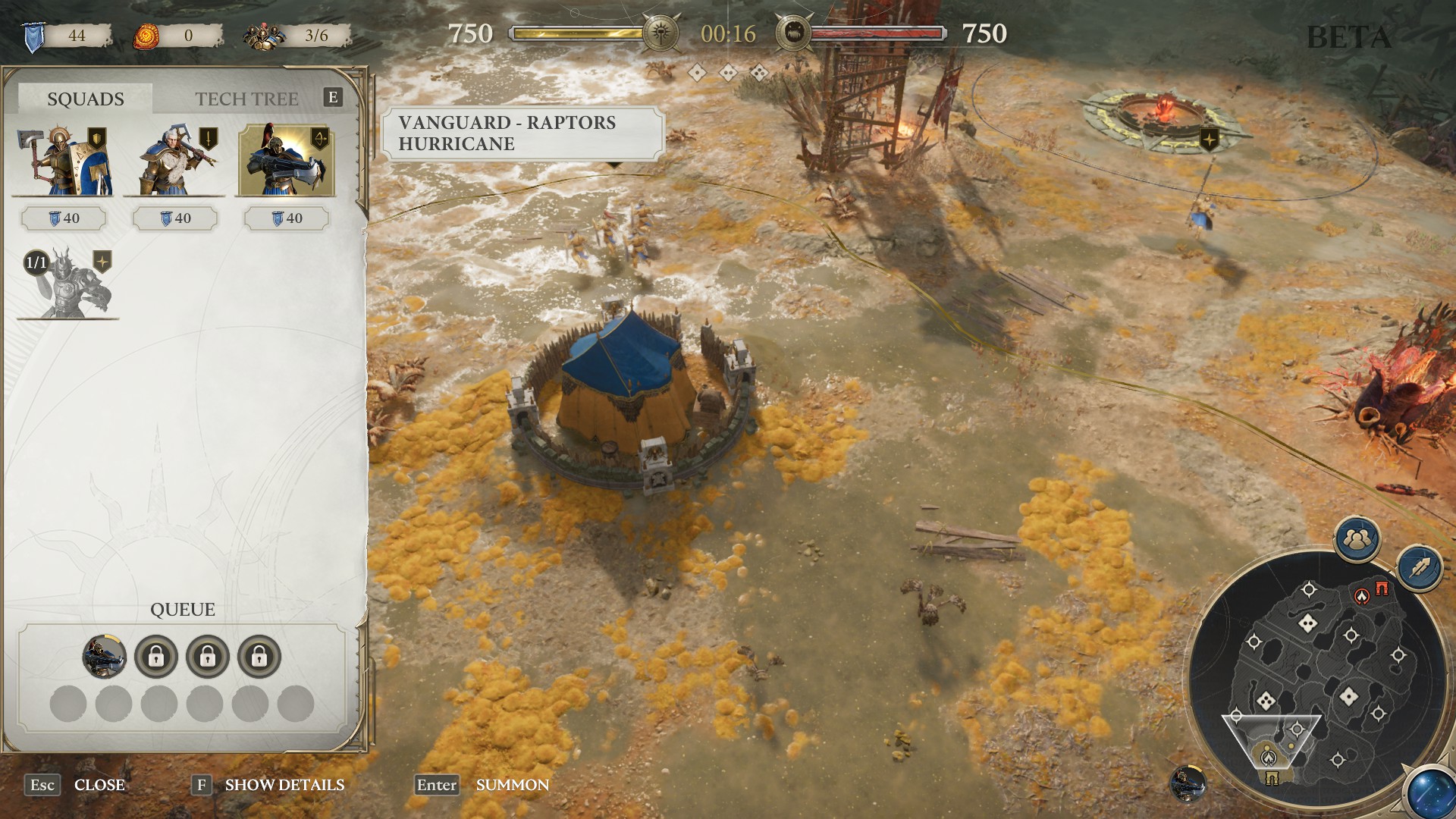Viewport: 1456px width, 819px height.
Task: Click the Close label in bottom bar
Action: (x=99, y=785)
